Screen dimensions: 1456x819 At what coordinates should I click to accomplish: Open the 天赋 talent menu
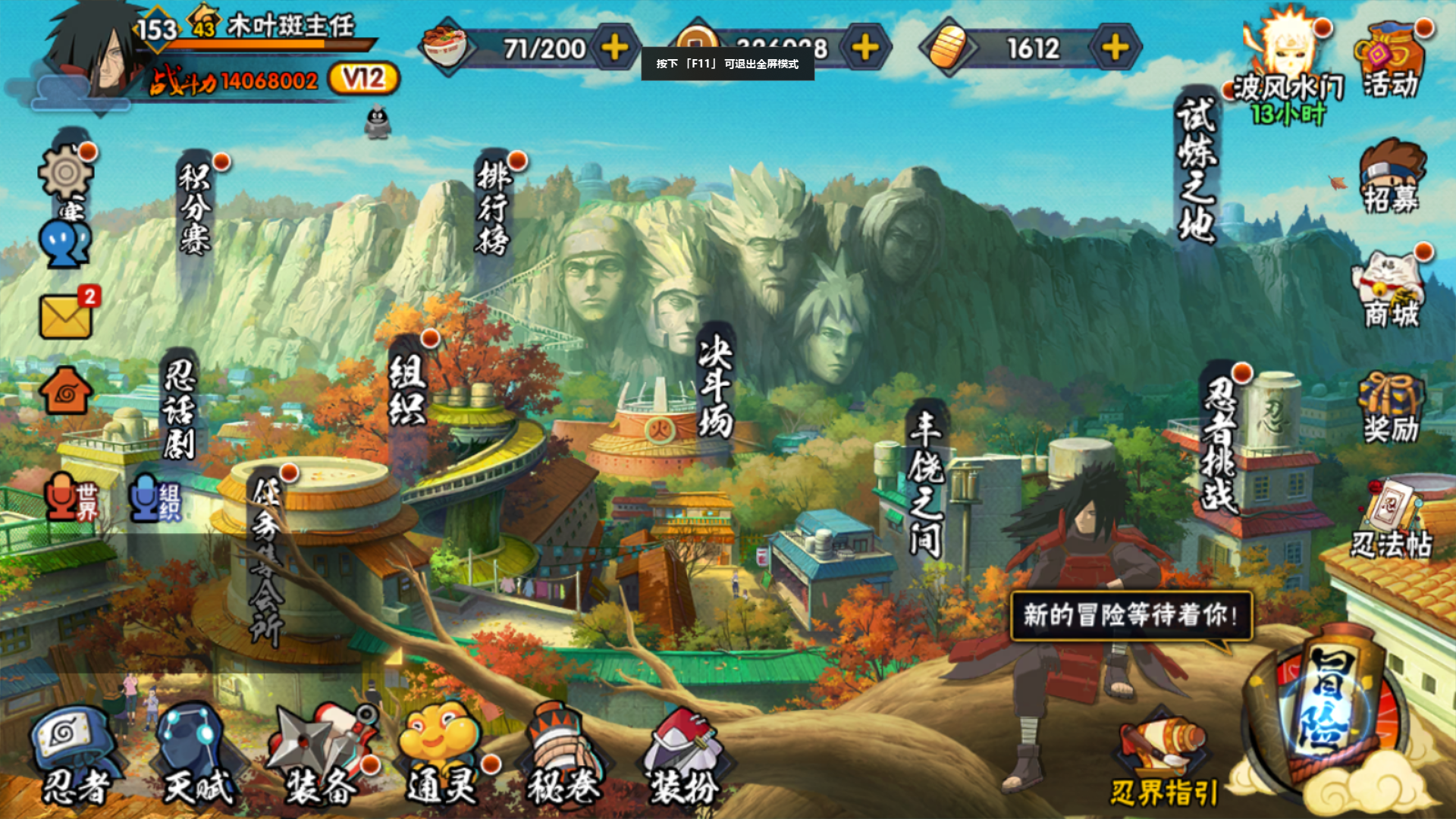point(196,755)
